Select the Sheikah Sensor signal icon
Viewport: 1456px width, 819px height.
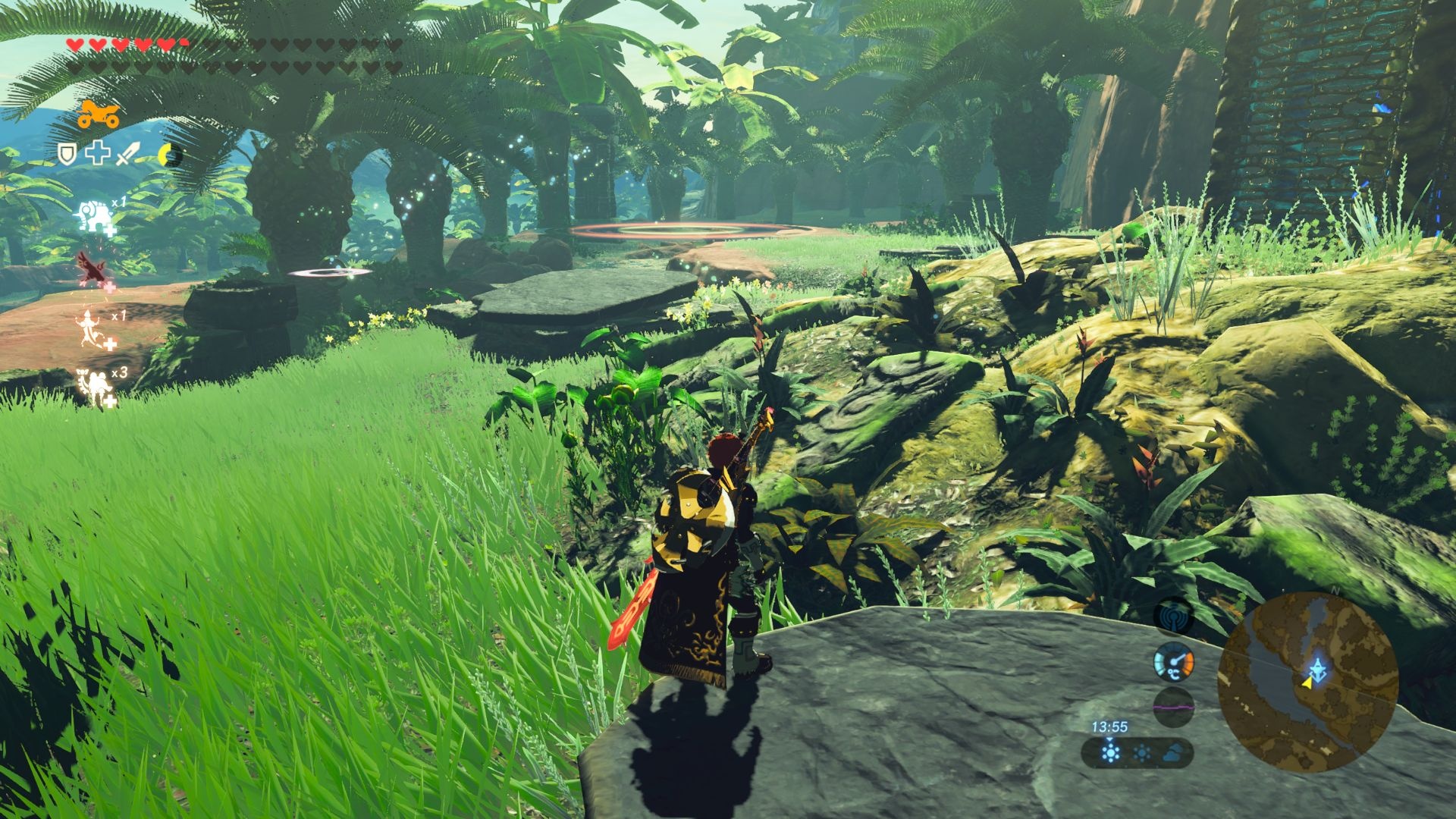(1173, 617)
